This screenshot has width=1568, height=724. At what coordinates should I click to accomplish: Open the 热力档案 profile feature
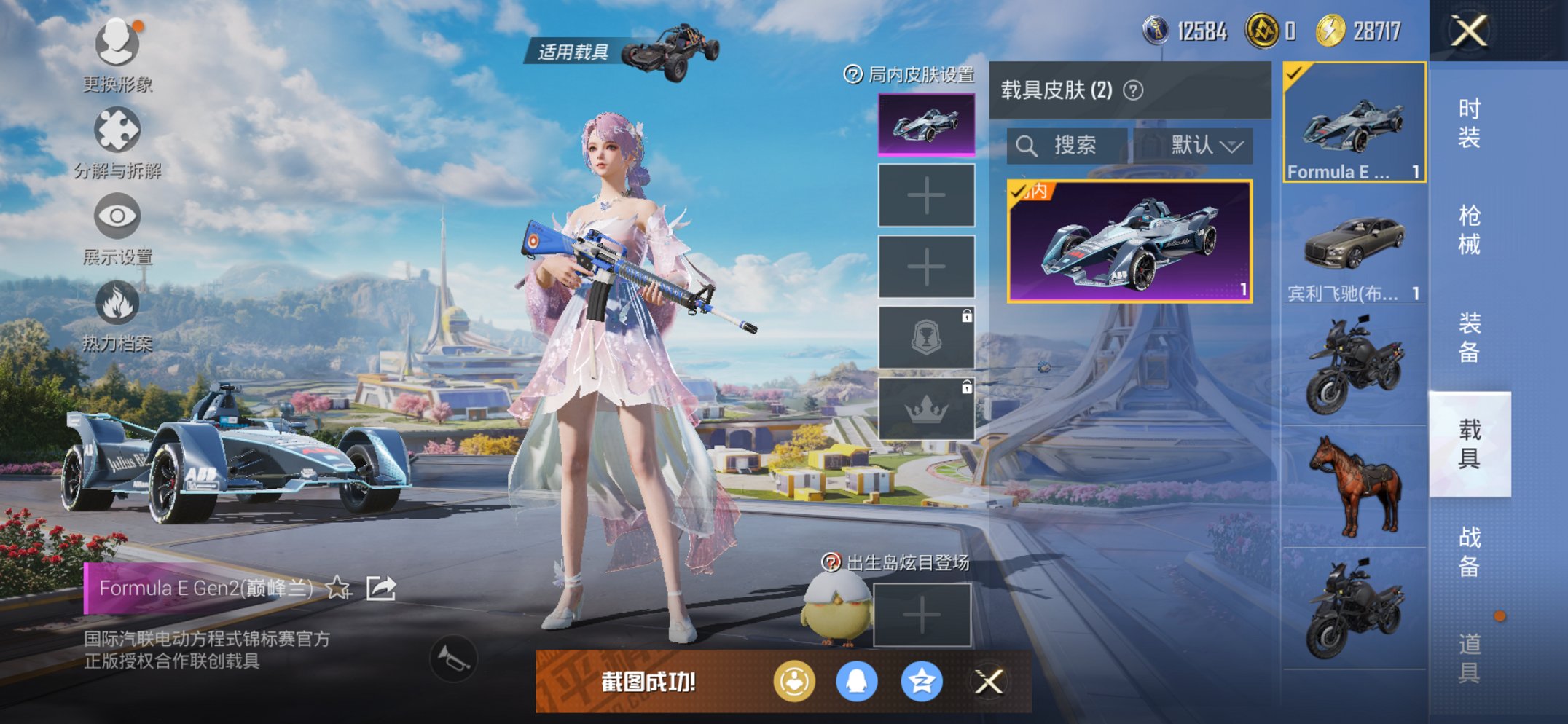tap(117, 302)
